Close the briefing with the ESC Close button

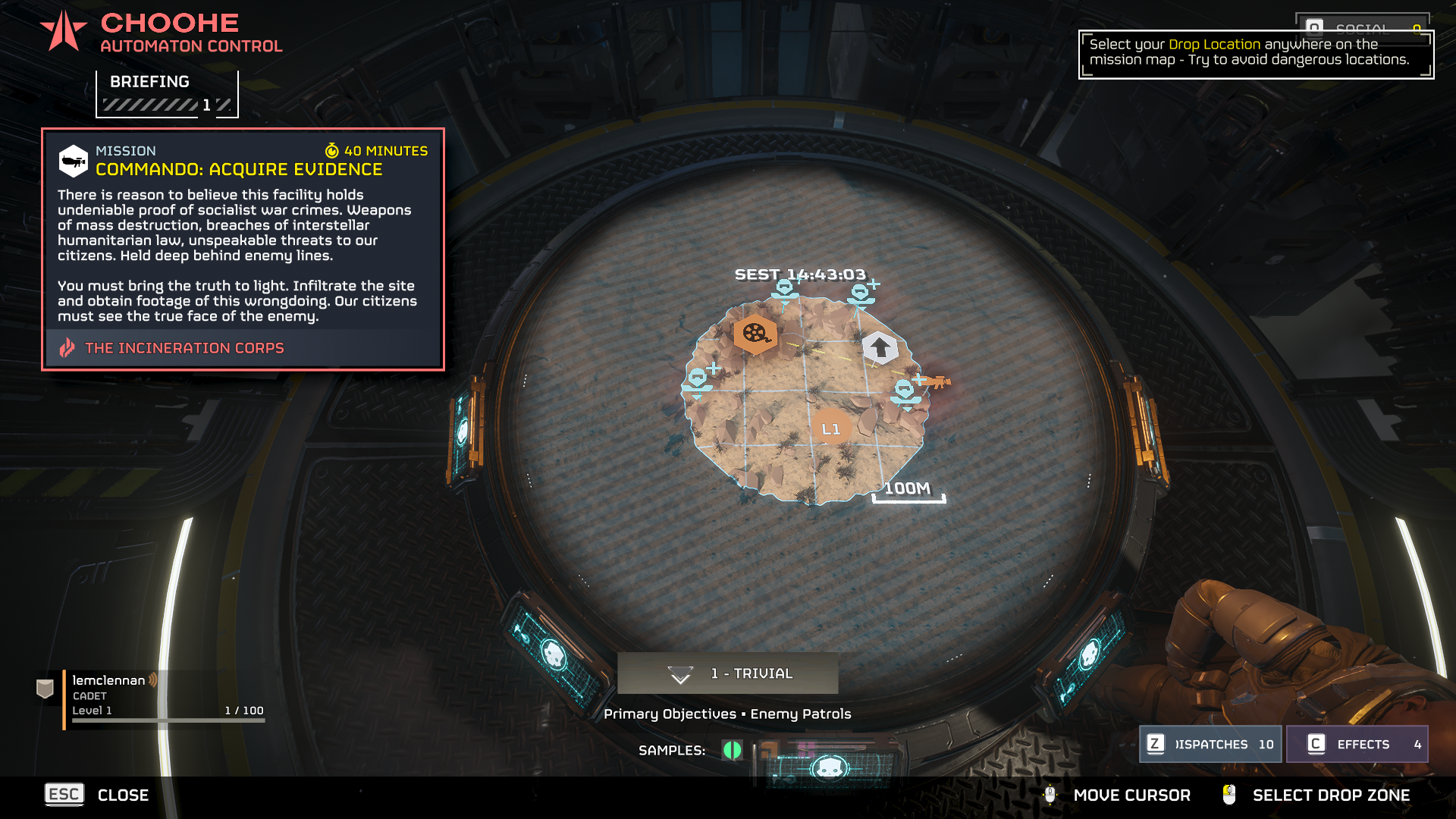pos(97,795)
